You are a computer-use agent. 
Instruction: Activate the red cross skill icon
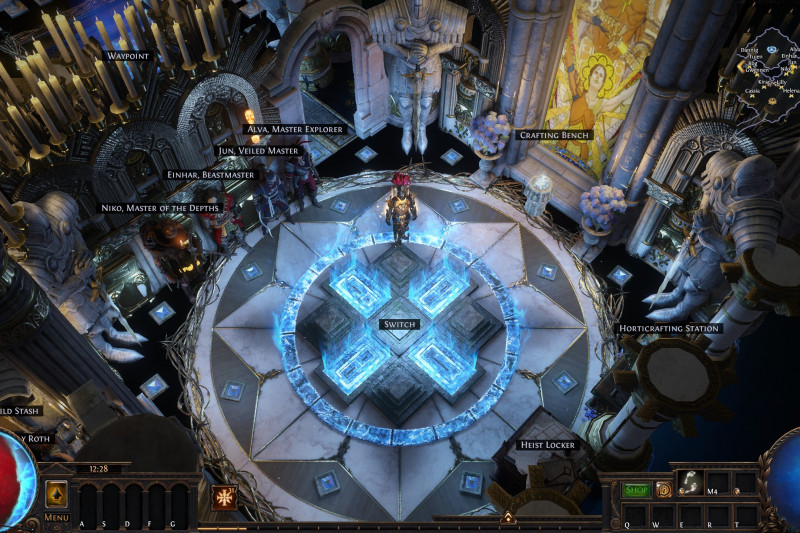(224, 497)
